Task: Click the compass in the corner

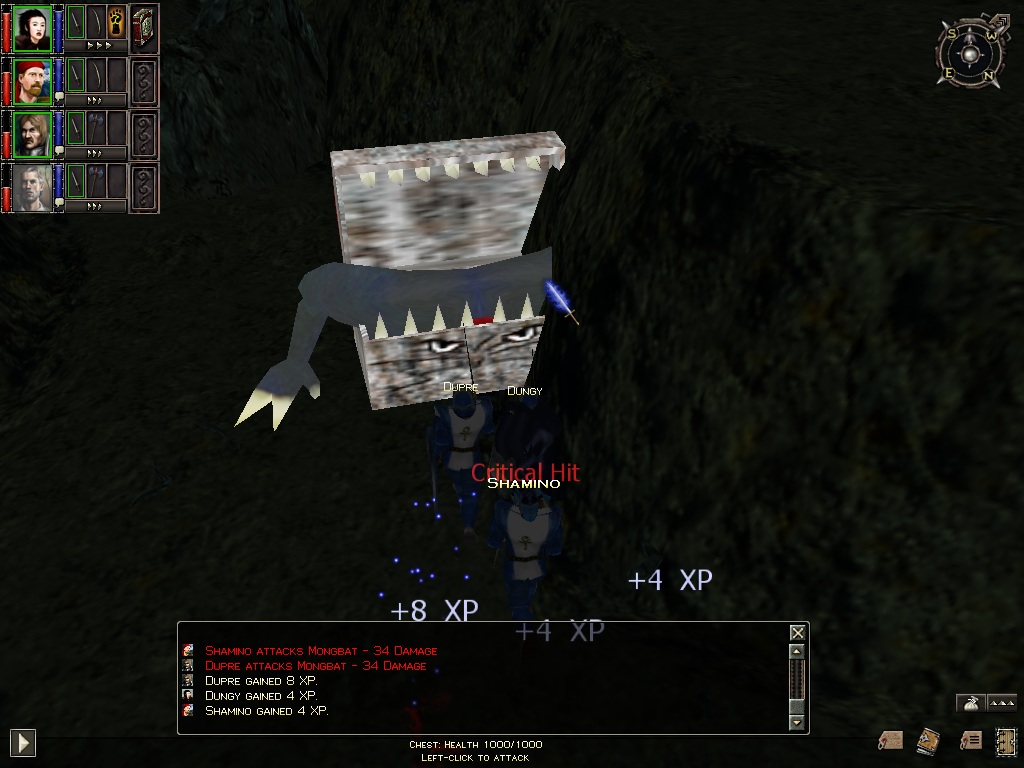Action: pos(968,53)
